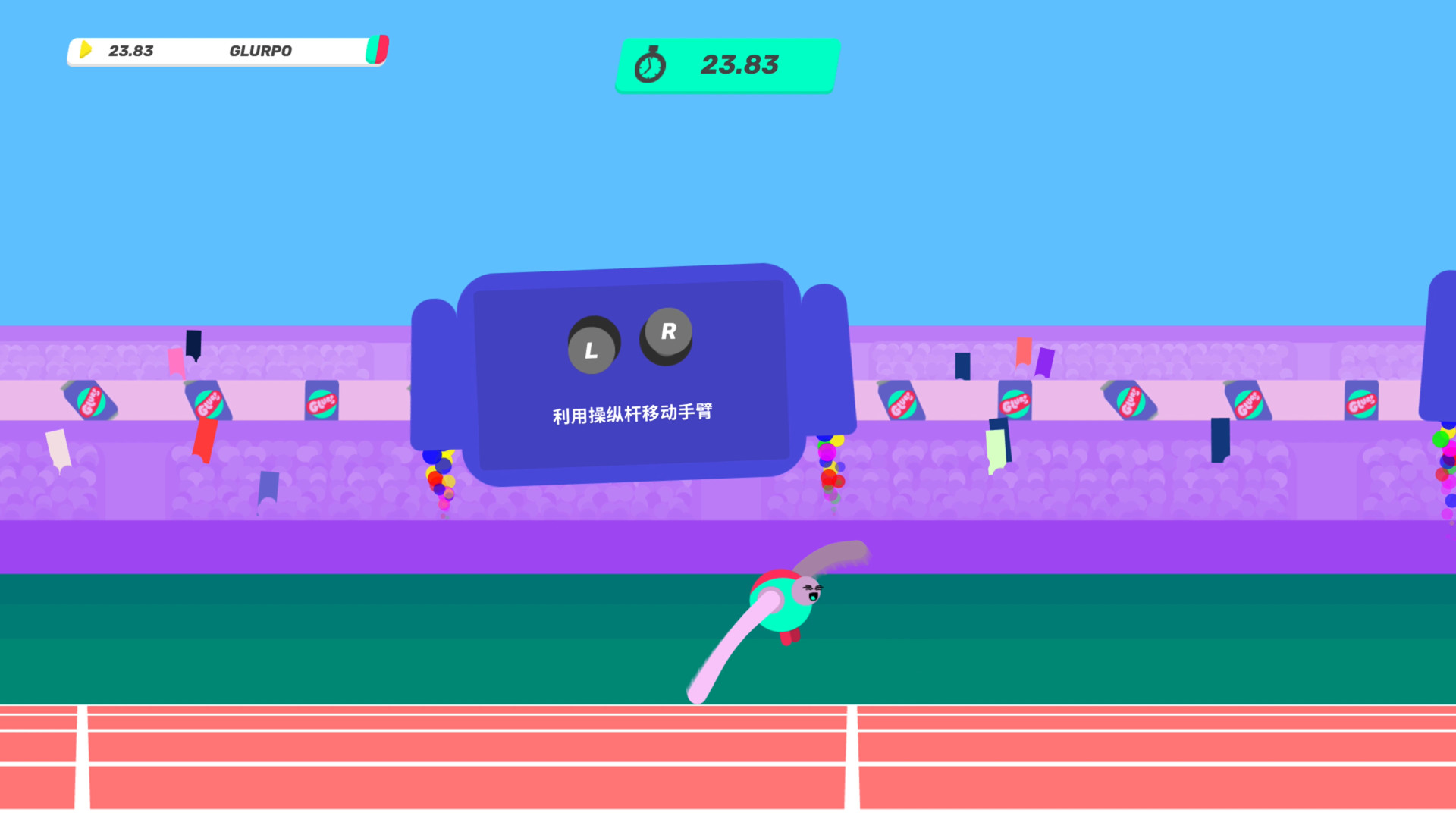1456x819 pixels.
Task: Expand the left speaker of the tutorial billboard
Action: (x=438, y=372)
